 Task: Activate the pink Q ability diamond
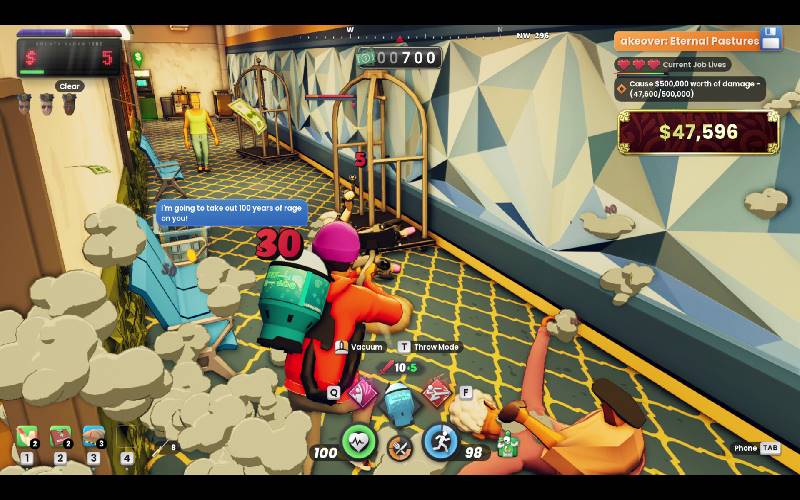tap(362, 393)
